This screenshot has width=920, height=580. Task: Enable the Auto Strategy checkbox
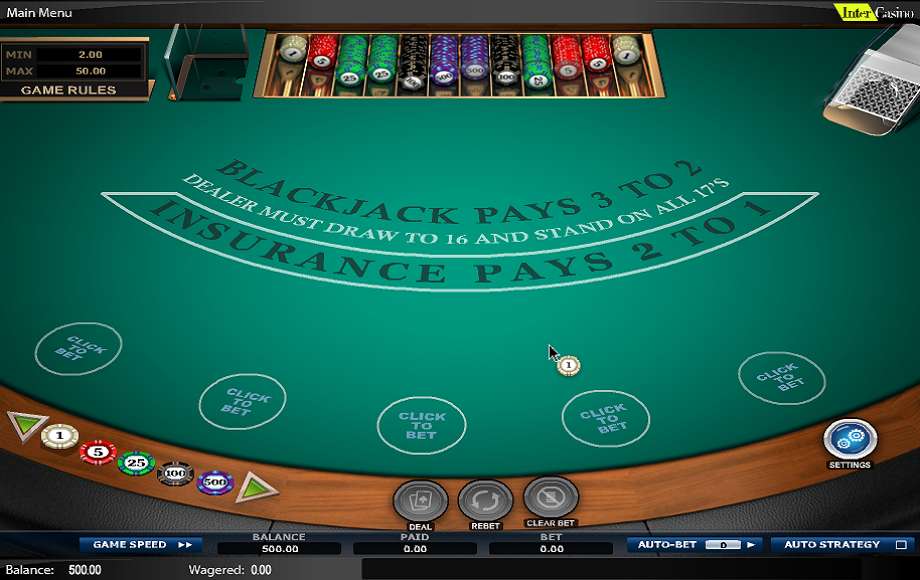(x=900, y=545)
